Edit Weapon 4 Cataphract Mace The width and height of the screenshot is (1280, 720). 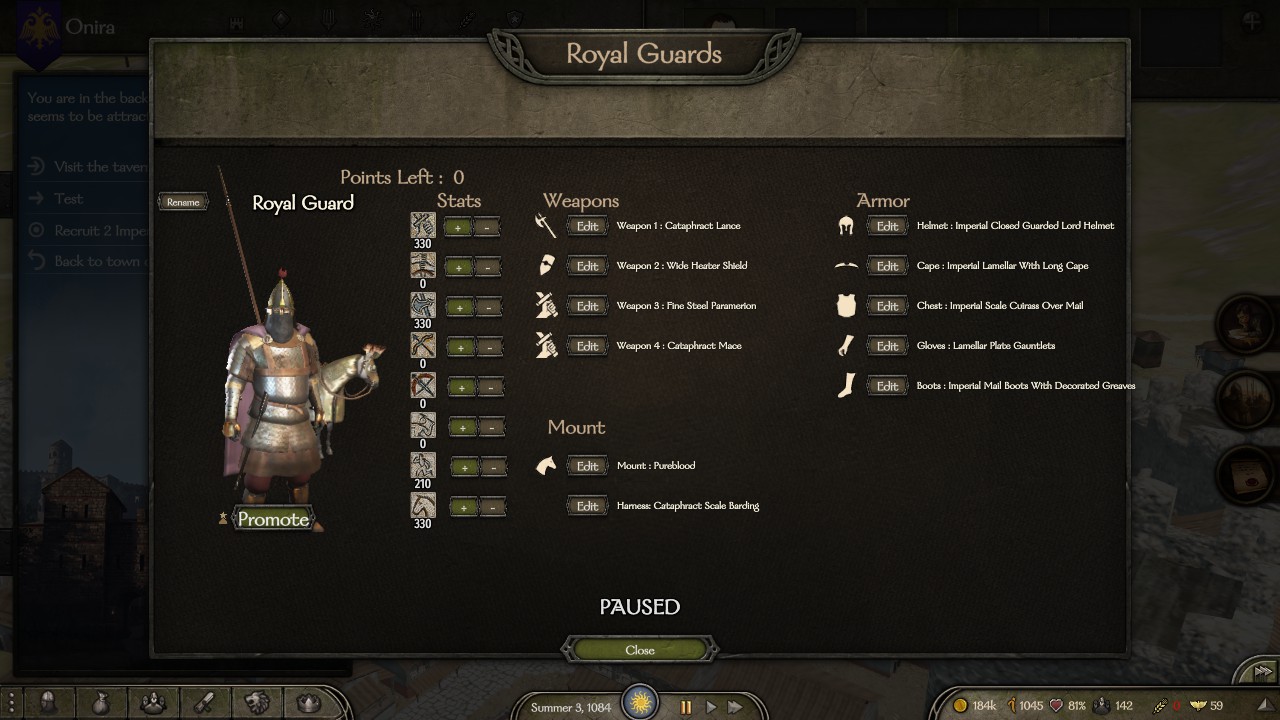click(587, 346)
